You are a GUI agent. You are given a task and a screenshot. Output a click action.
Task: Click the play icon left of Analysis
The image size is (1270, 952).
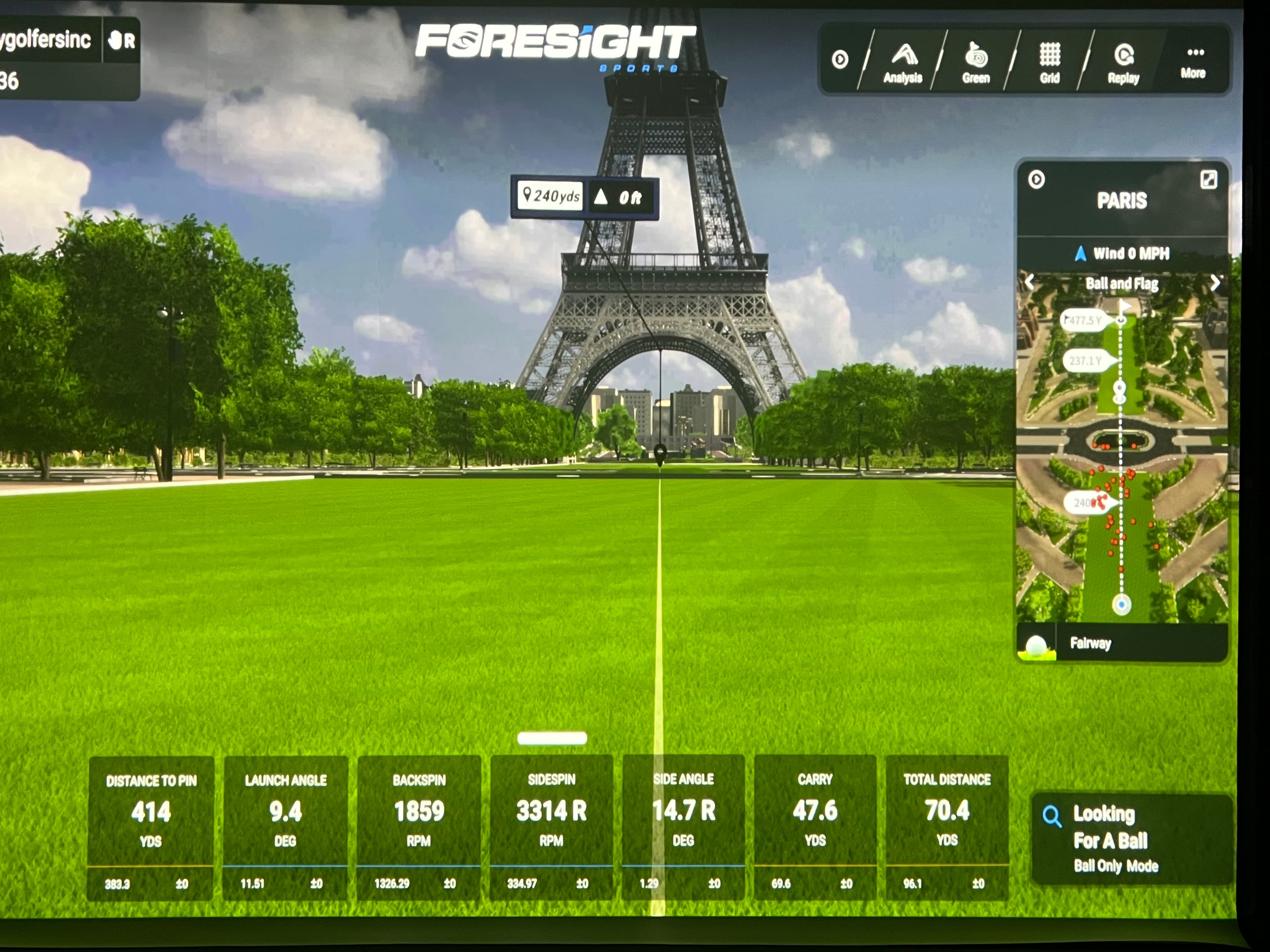coord(840,60)
